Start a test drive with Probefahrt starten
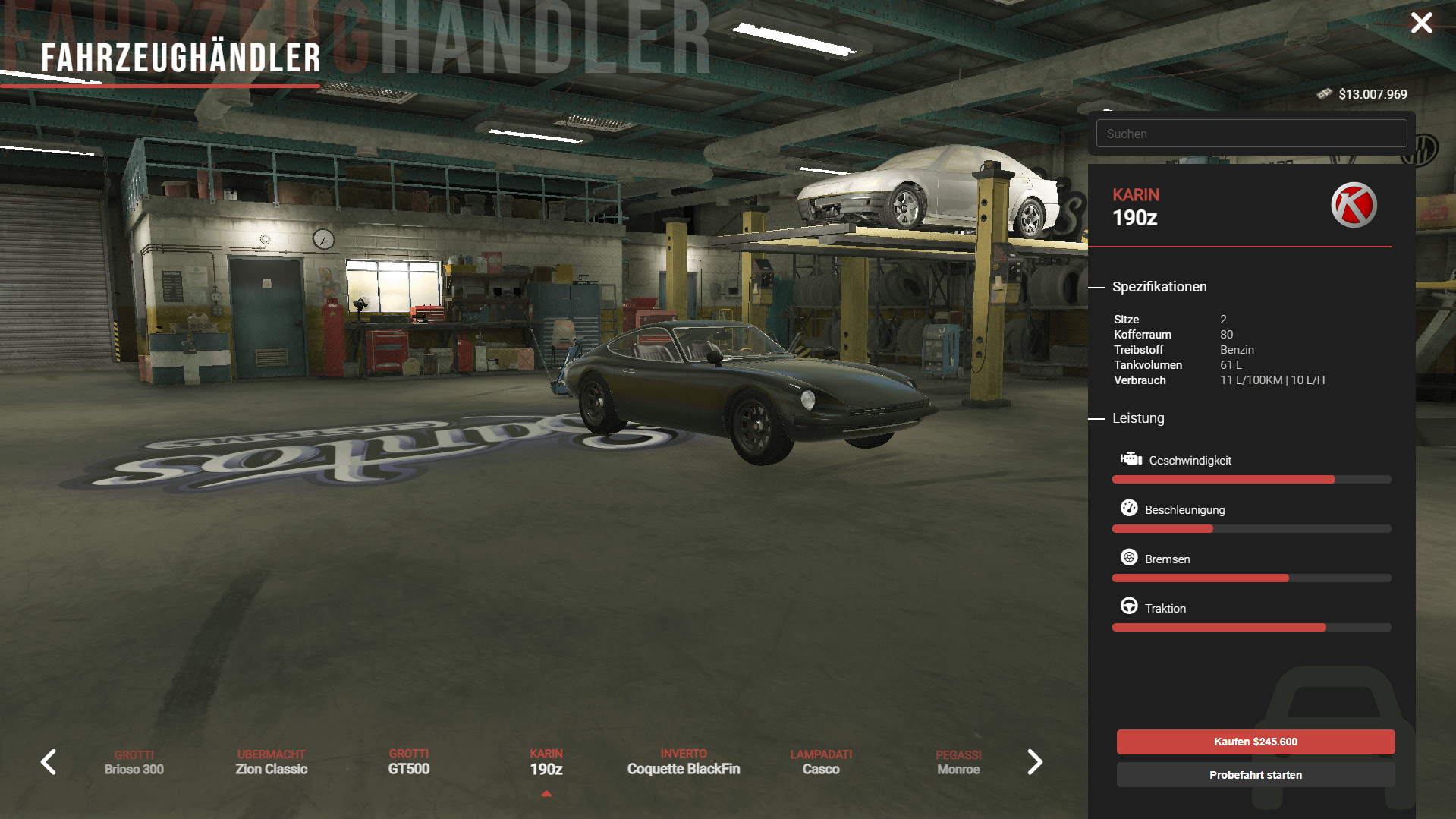The height and width of the screenshot is (819, 1456). 1255,775
